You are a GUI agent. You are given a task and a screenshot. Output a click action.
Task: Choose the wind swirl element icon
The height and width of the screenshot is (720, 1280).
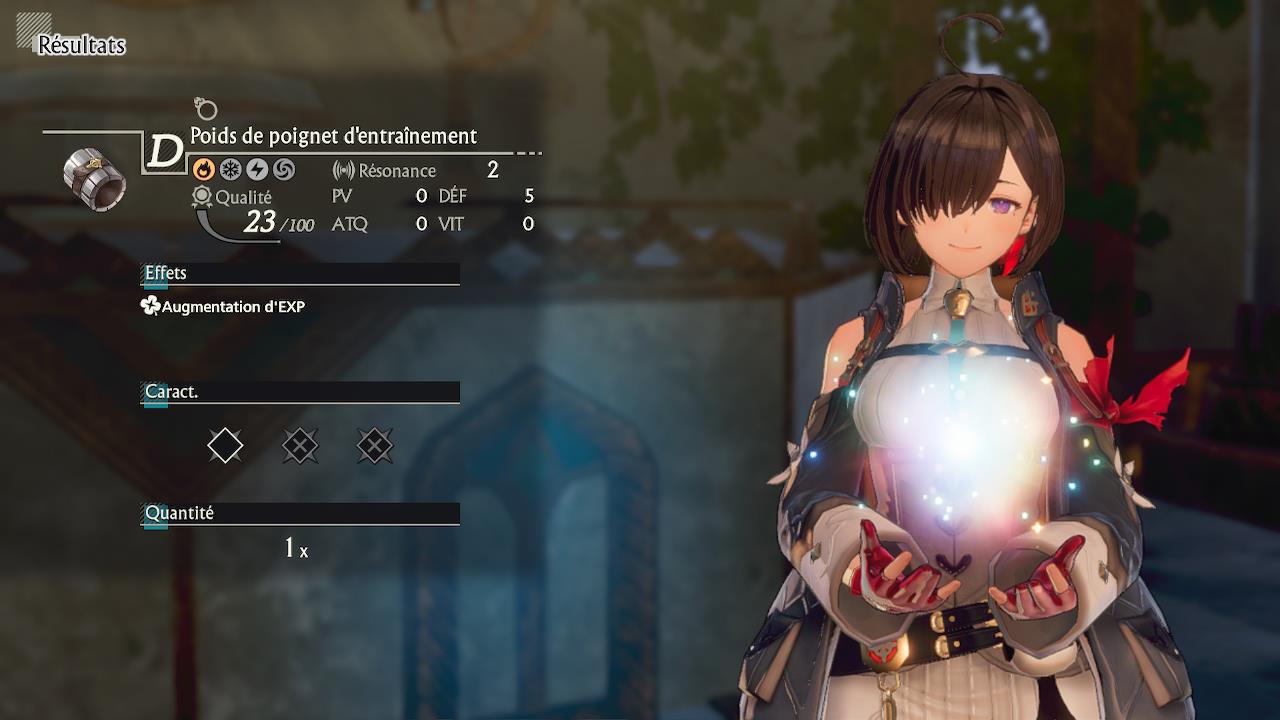(284, 169)
